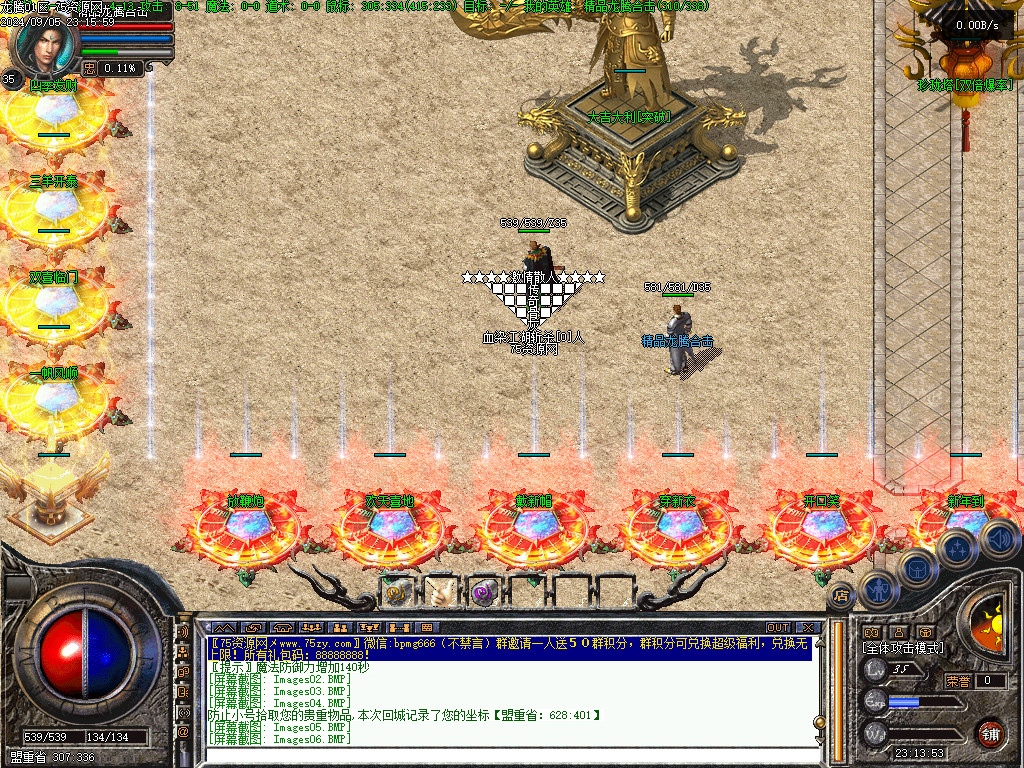This screenshot has width=1024, height=768.
Task: Open the stall via the red 铺 button
Action: click(989, 733)
